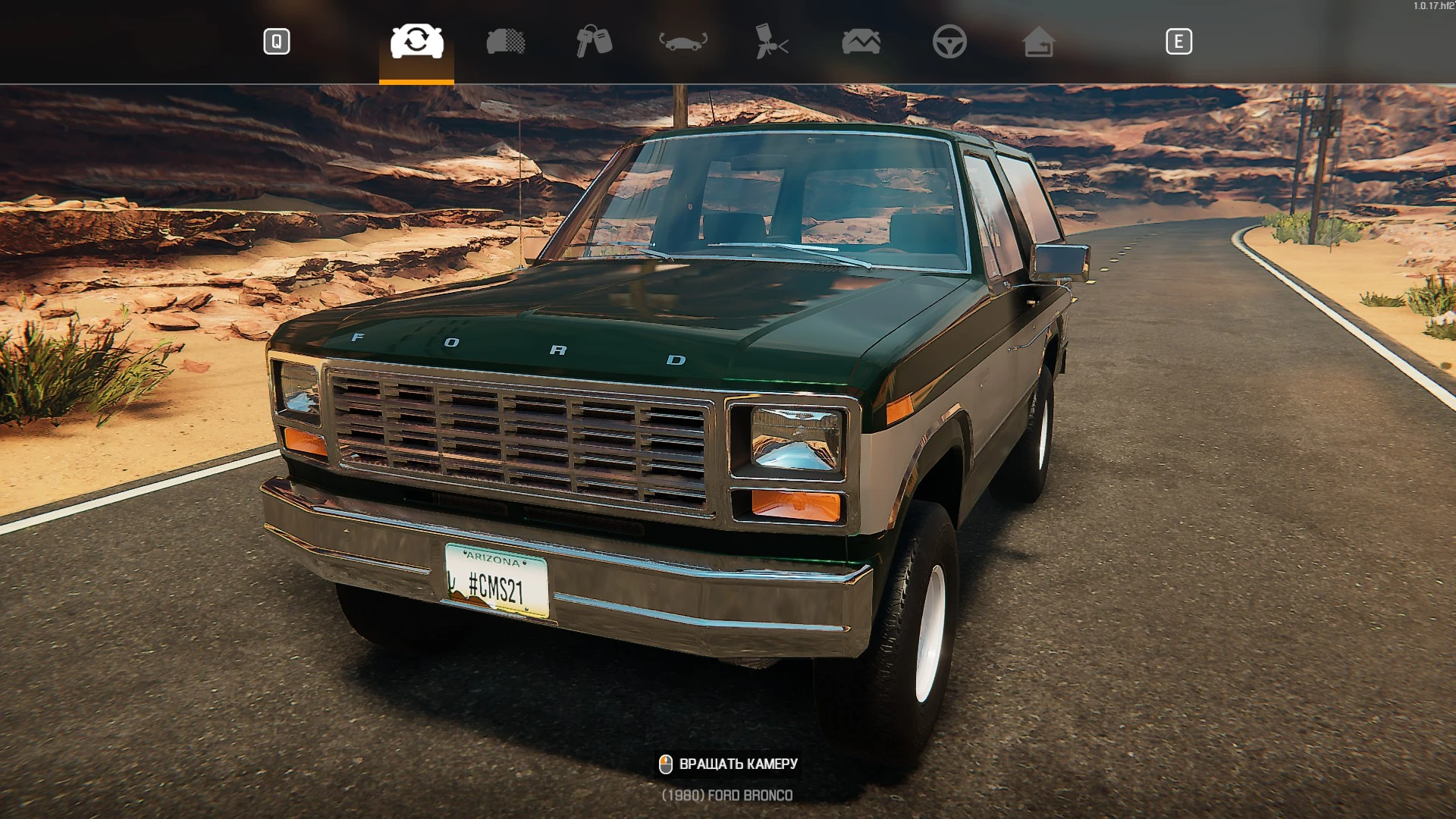Click the mouse rotate camera indicator
Image resolution: width=1456 pixels, height=819 pixels.
(x=666, y=765)
